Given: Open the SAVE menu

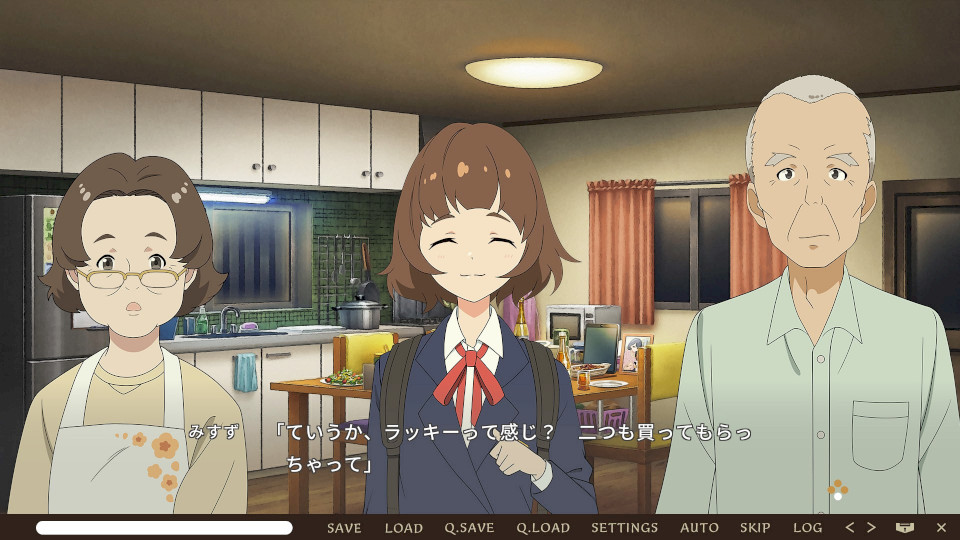Looking at the screenshot, I should (x=344, y=528).
